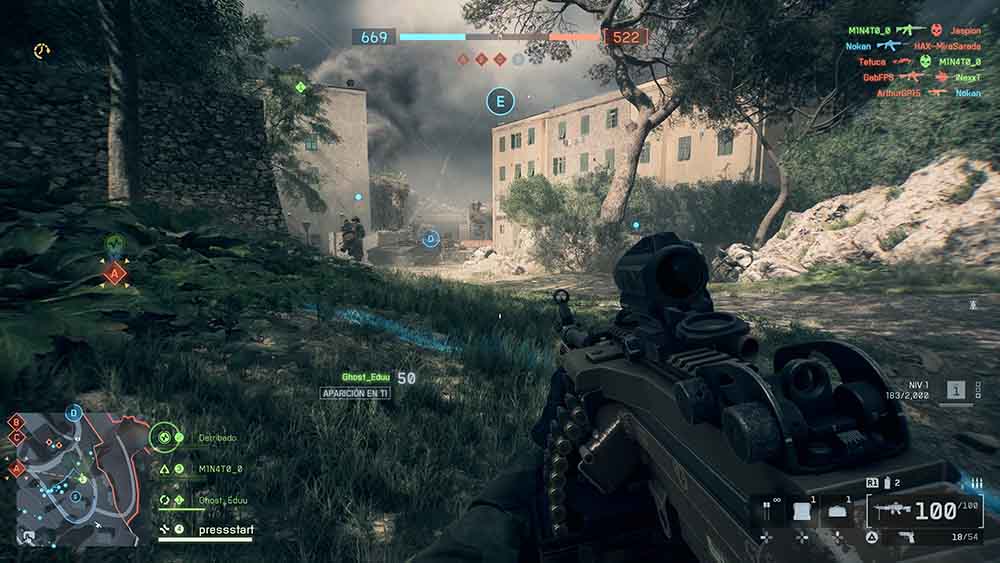The height and width of the screenshot is (563, 1000).
Task: Click the red objective A diamond marker
Action: pyautogui.click(x=115, y=272)
